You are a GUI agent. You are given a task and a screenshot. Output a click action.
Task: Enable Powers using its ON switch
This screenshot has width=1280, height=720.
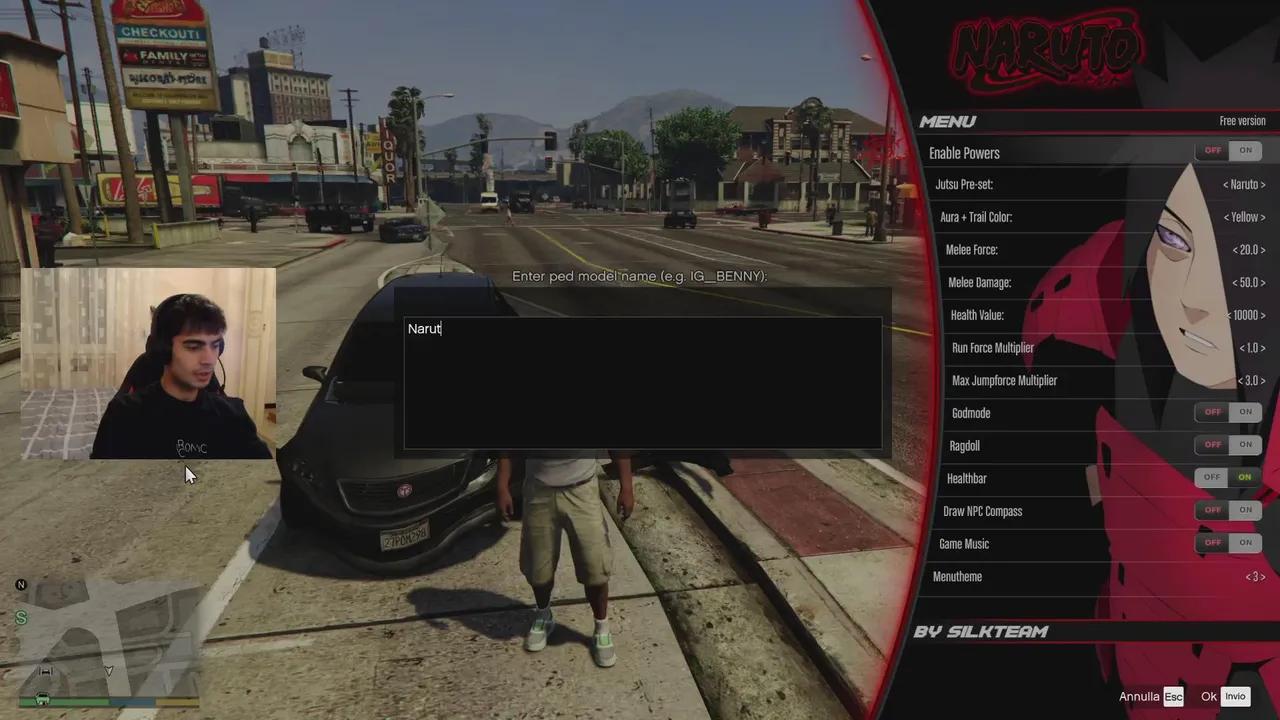point(1245,149)
